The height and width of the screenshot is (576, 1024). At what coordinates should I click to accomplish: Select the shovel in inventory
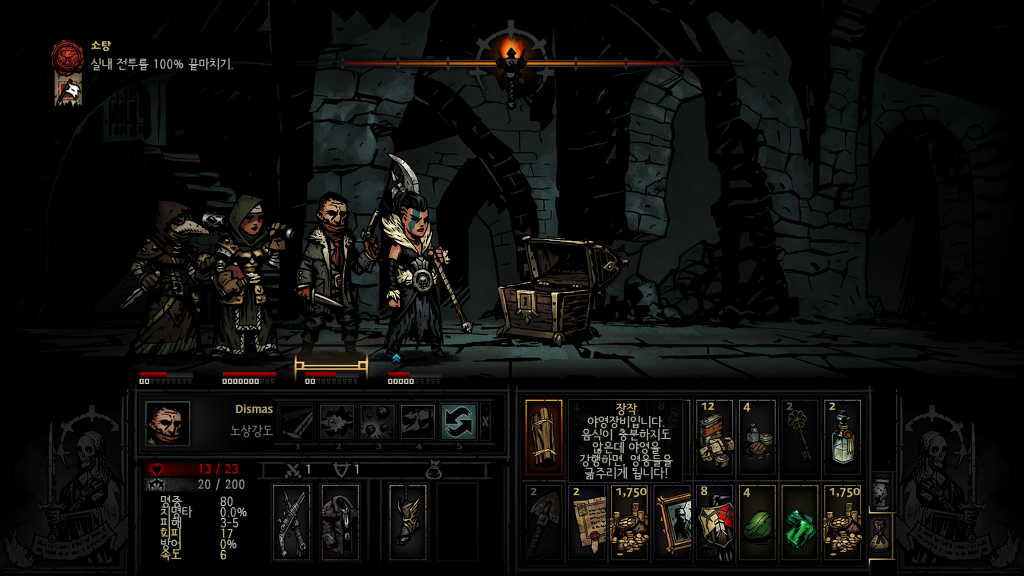point(544,521)
